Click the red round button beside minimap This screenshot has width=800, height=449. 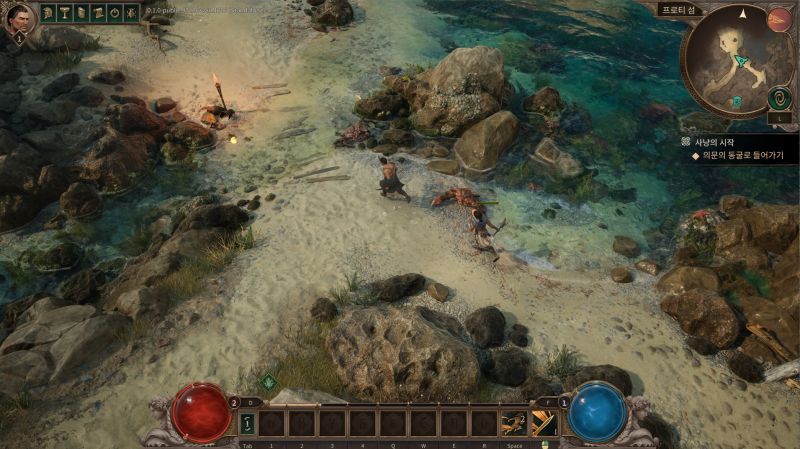click(779, 19)
